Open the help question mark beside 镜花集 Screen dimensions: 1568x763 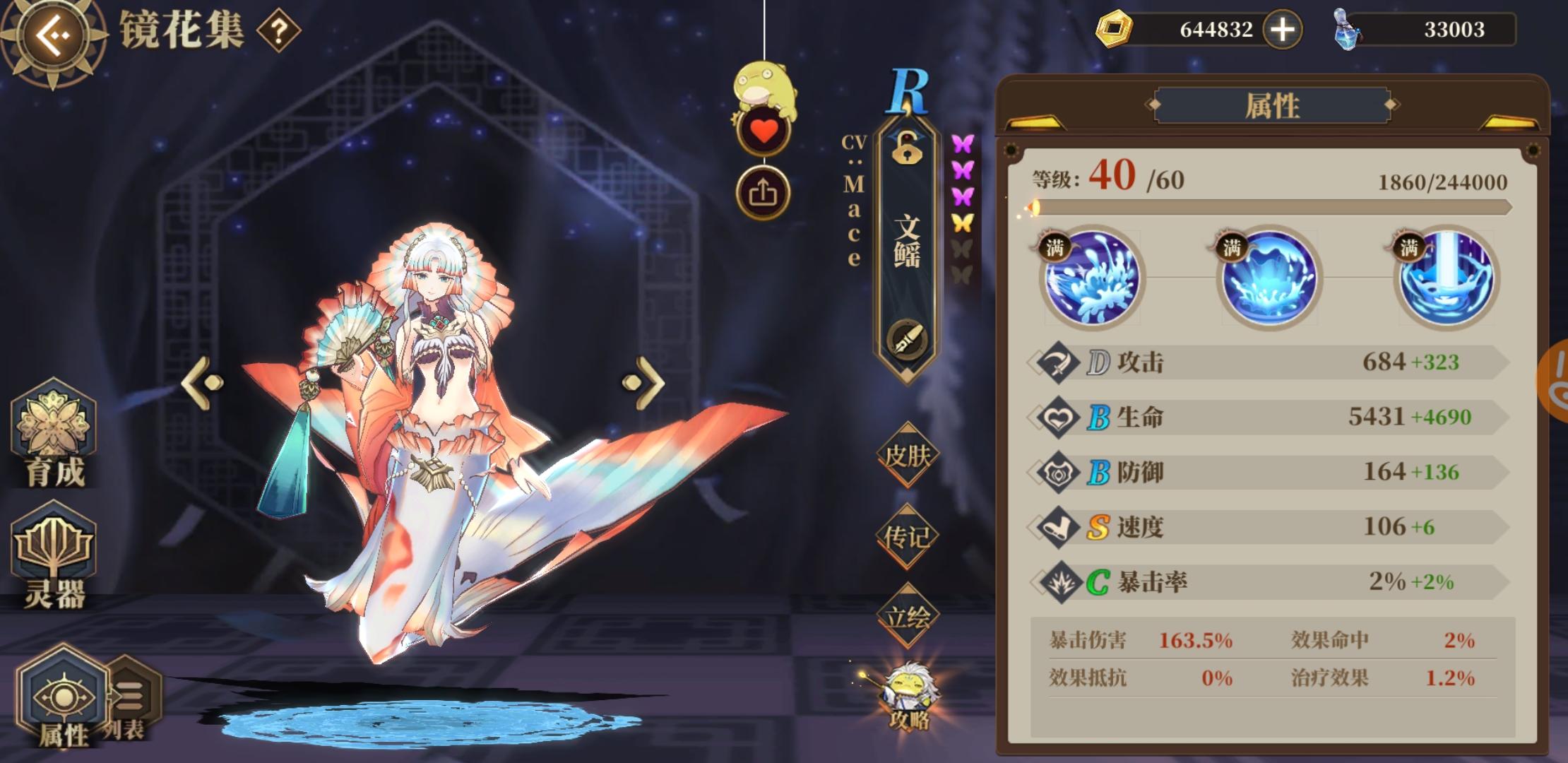click(x=279, y=31)
